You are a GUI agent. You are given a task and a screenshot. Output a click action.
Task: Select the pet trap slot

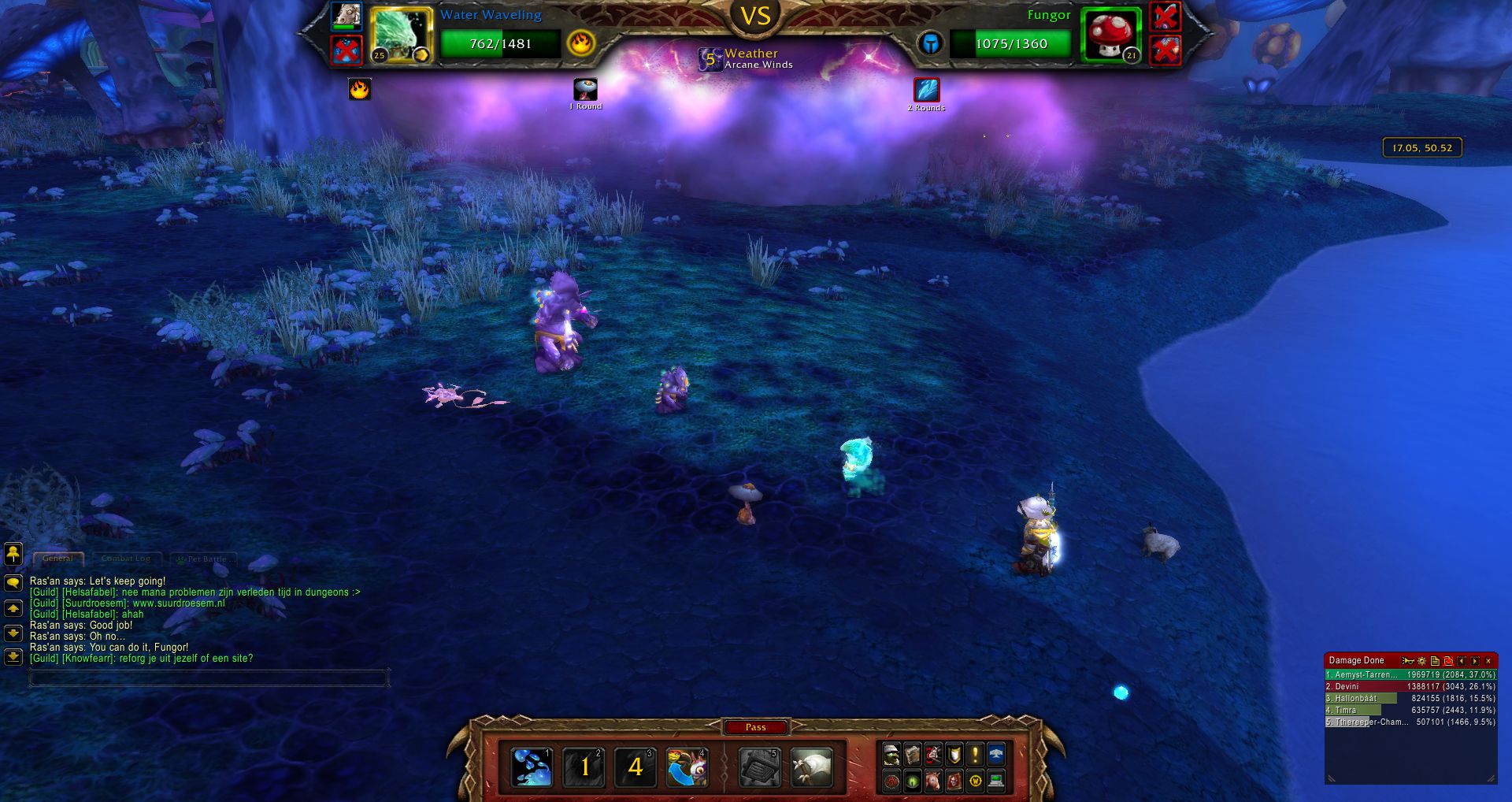(x=759, y=767)
